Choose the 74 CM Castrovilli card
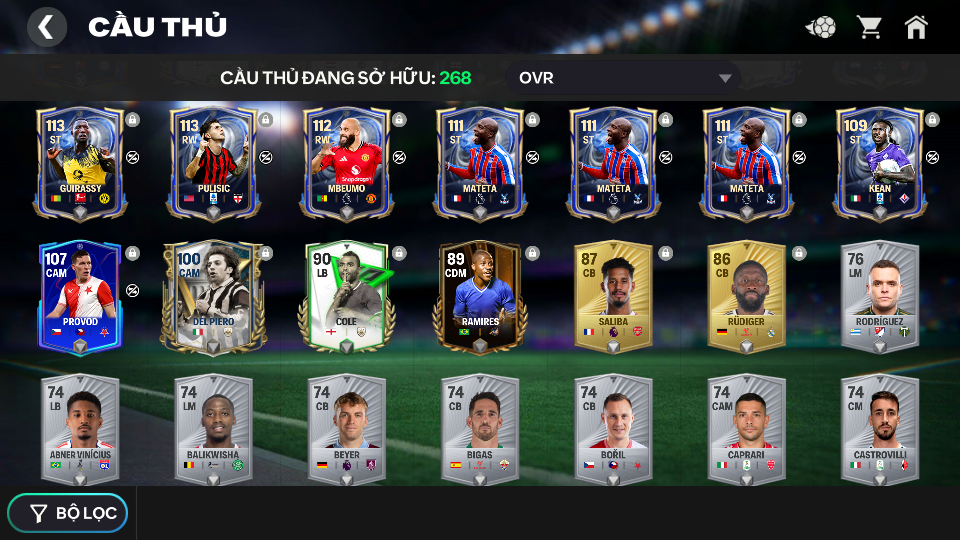Image resolution: width=960 pixels, height=540 pixels. point(880,428)
